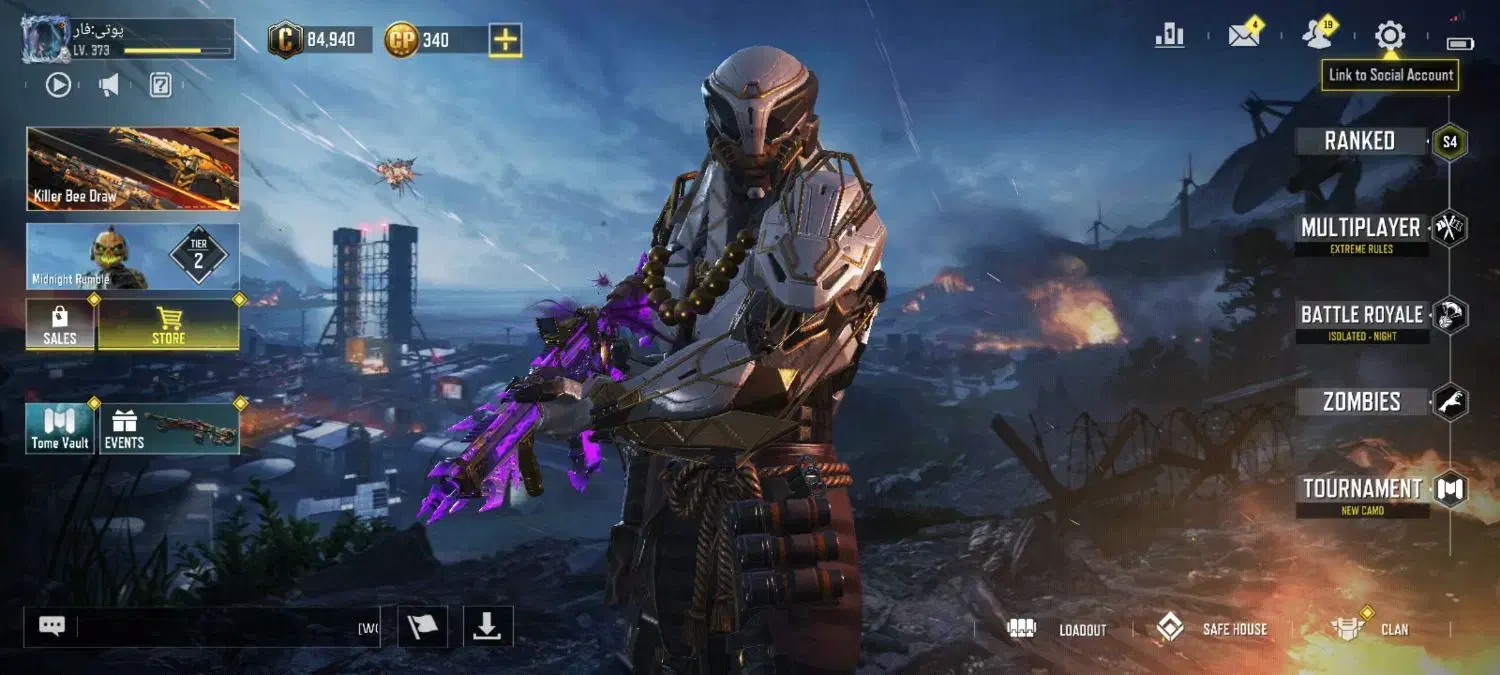The height and width of the screenshot is (675, 1500).
Task: Show the leaderboard bar chart icon
Action: click(x=1169, y=36)
